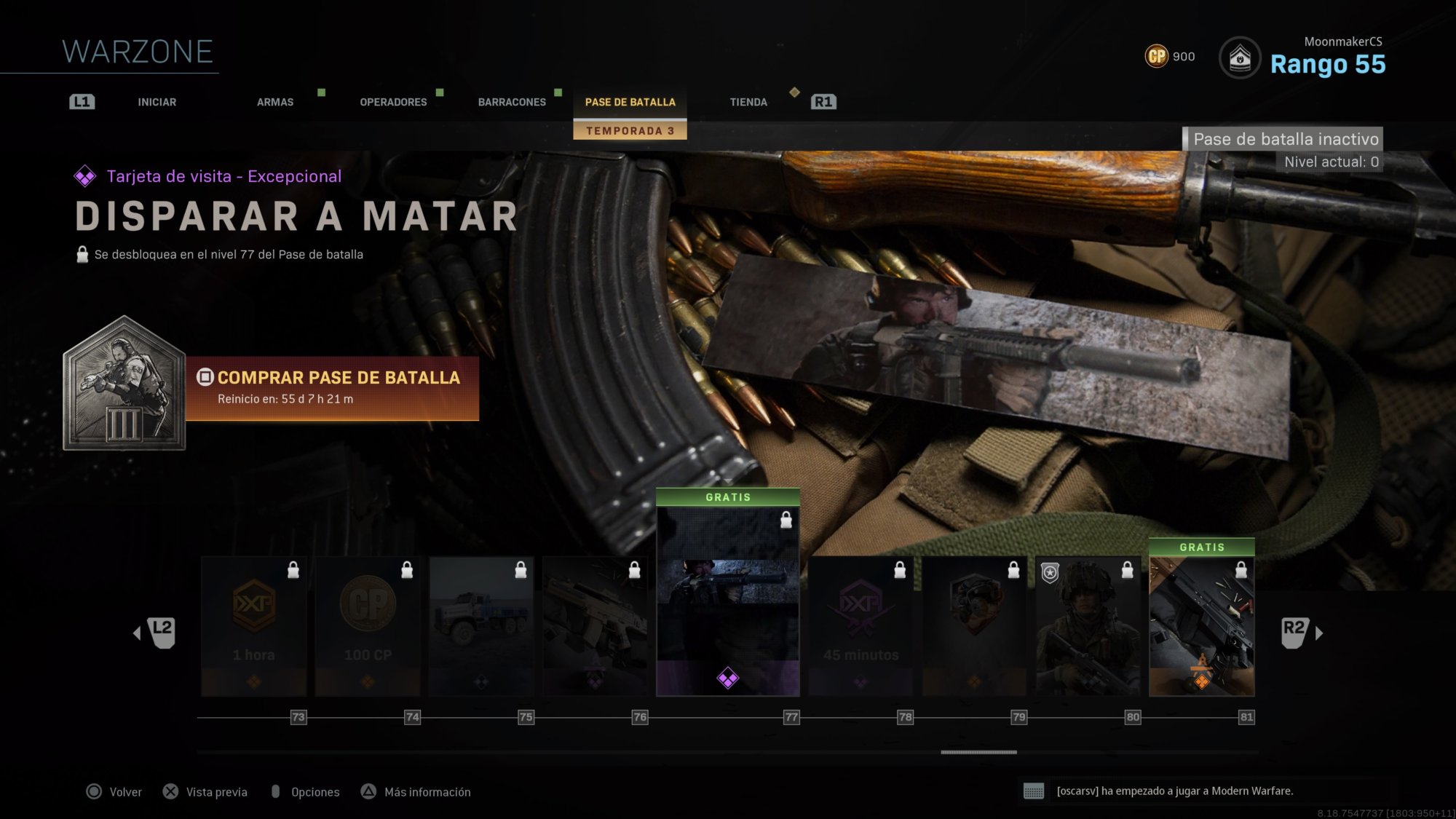Select the 1 hora double XP reward tile
Image resolution: width=1456 pixels, height=819 pixels.
[253, 626]
